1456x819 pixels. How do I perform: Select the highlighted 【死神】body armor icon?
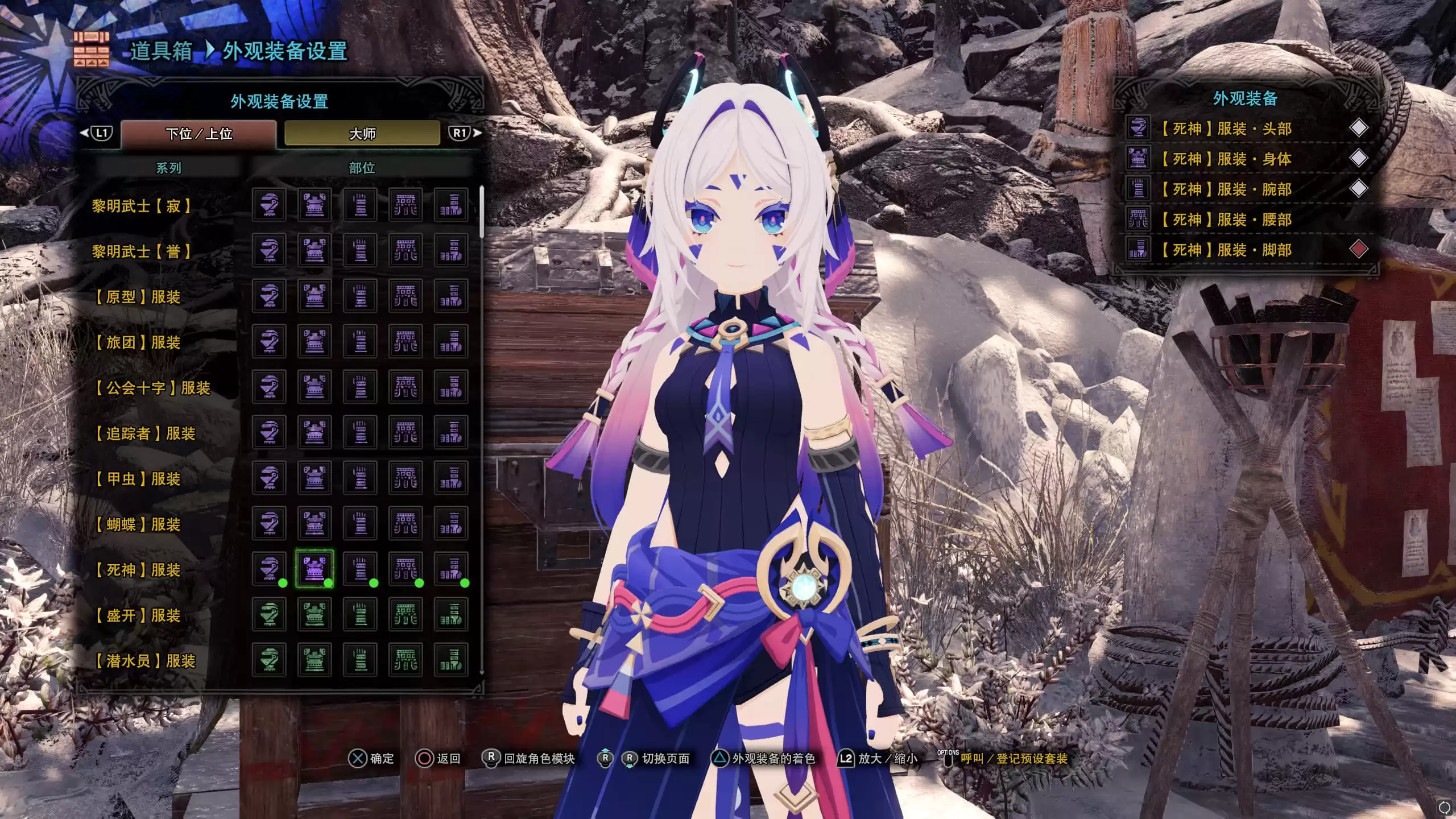pyautogui.click(x=315, y=569)
